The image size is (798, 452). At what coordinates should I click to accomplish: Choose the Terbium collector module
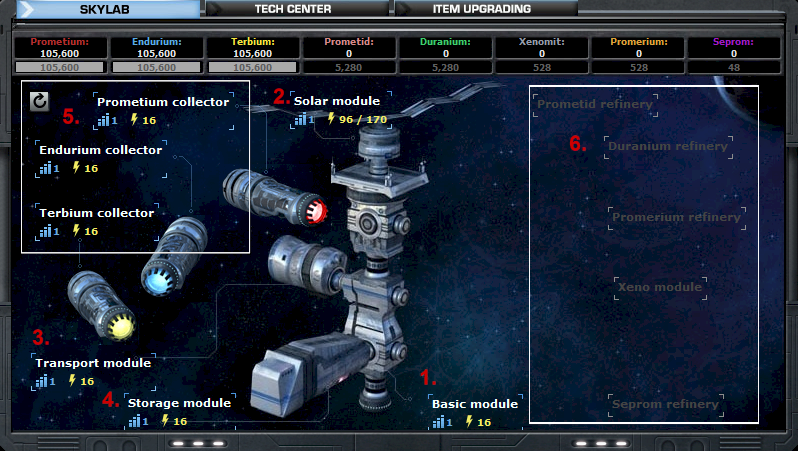(96, 213)
